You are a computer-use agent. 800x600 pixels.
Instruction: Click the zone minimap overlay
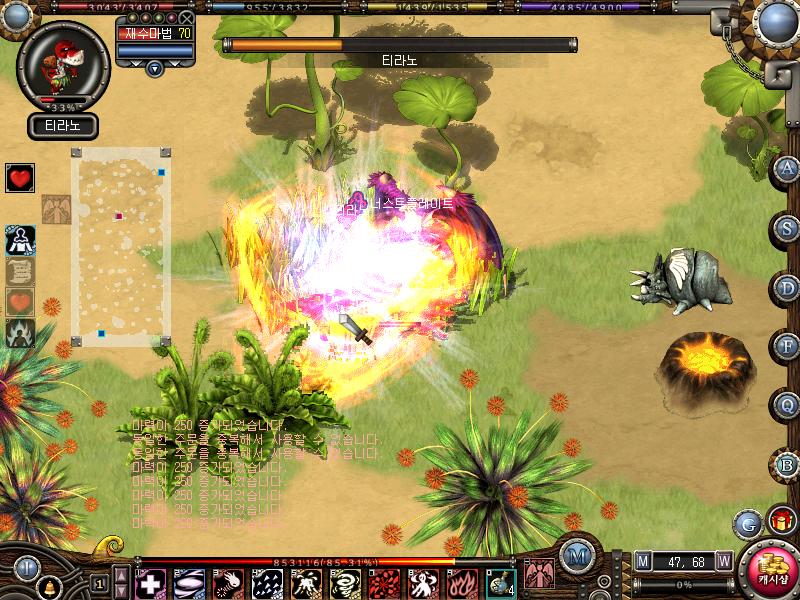tap(121, 246)
